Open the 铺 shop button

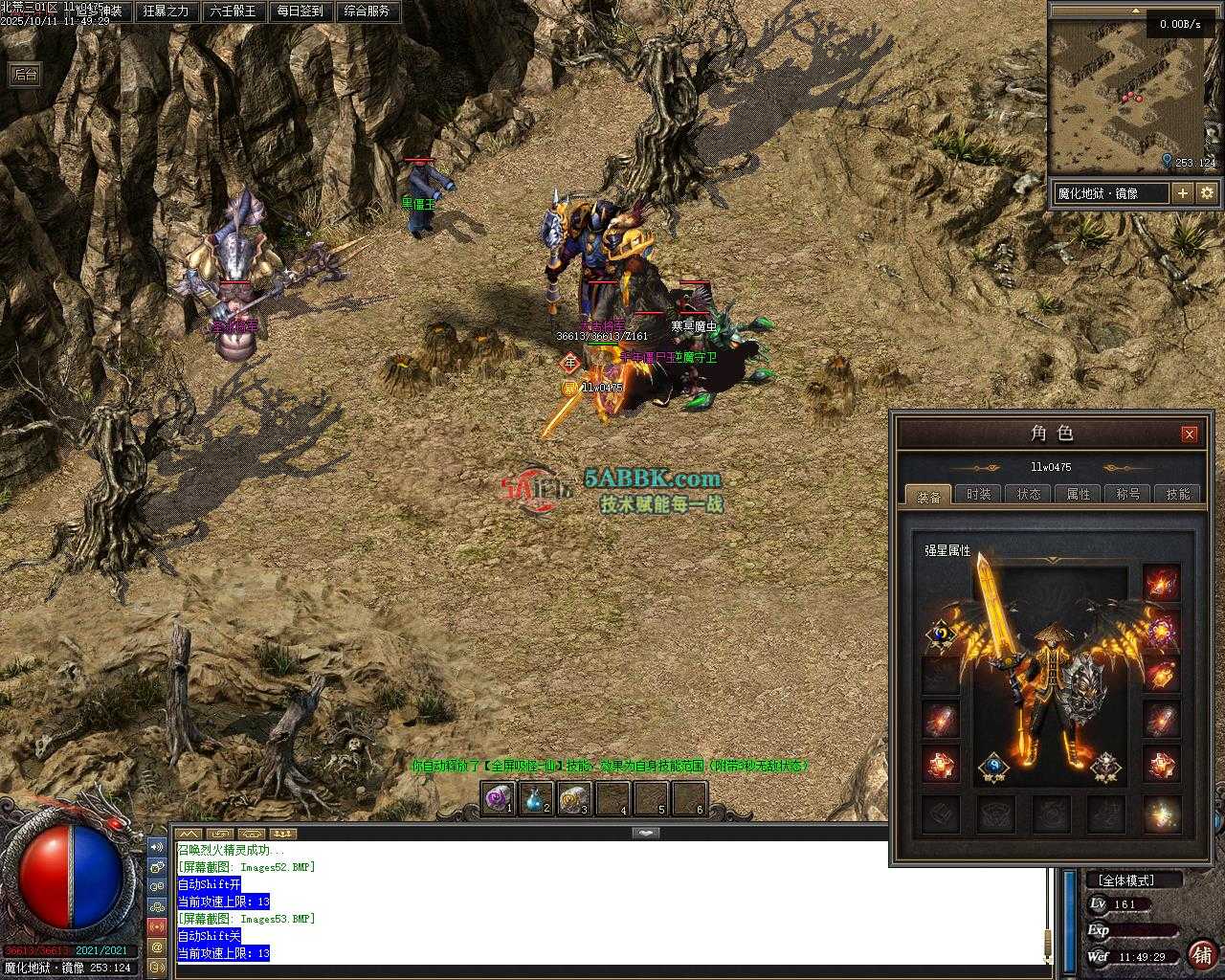(1202, 954)
